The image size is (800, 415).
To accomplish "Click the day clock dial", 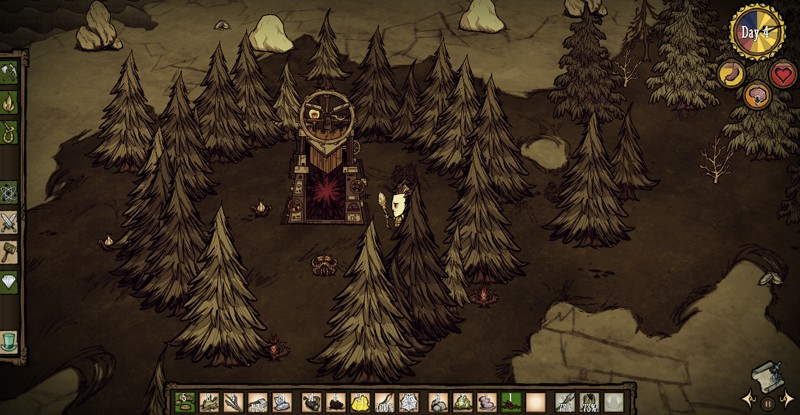I will (757, 32).
